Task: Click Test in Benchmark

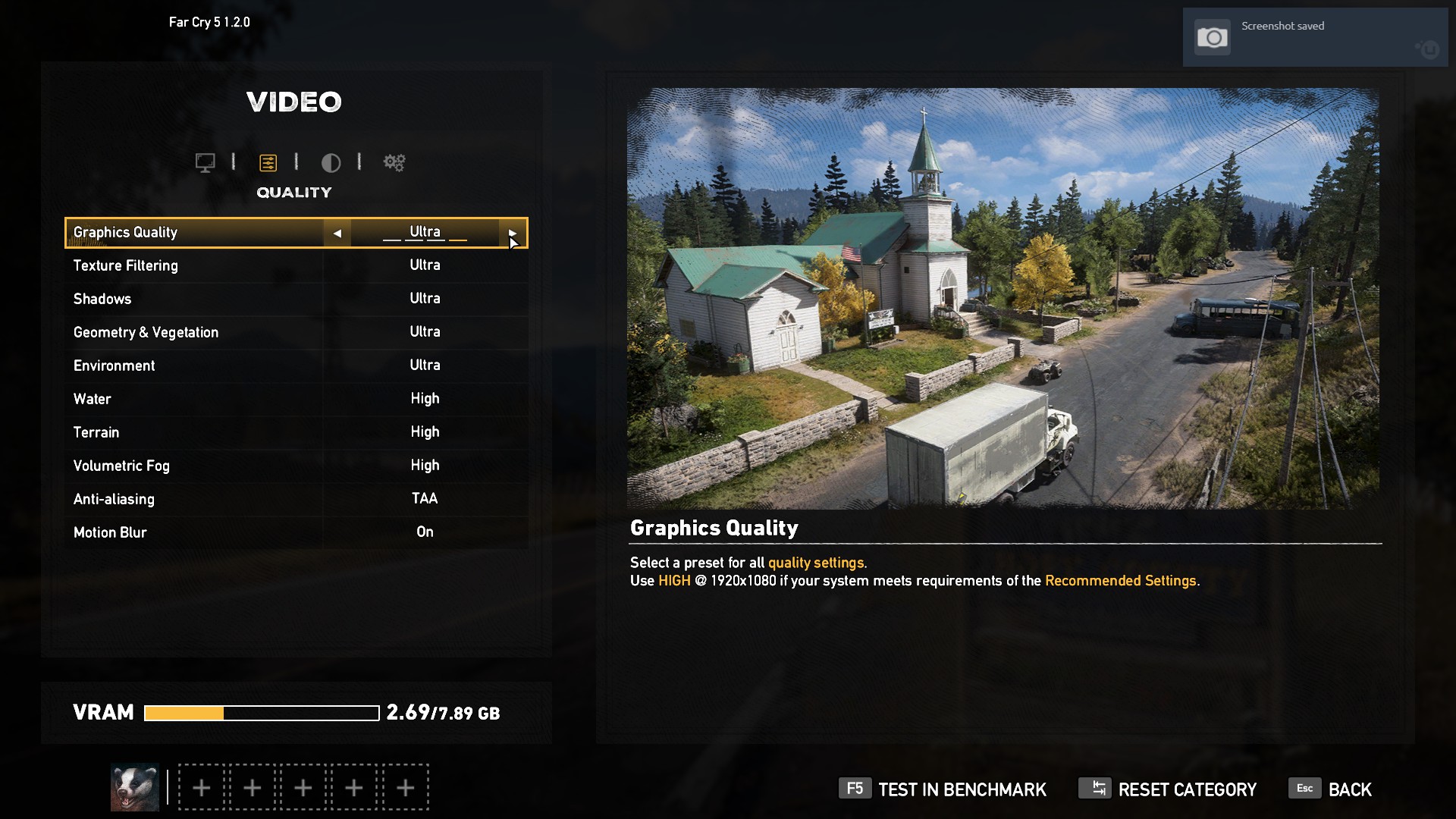Action: (x=943, y=789)
